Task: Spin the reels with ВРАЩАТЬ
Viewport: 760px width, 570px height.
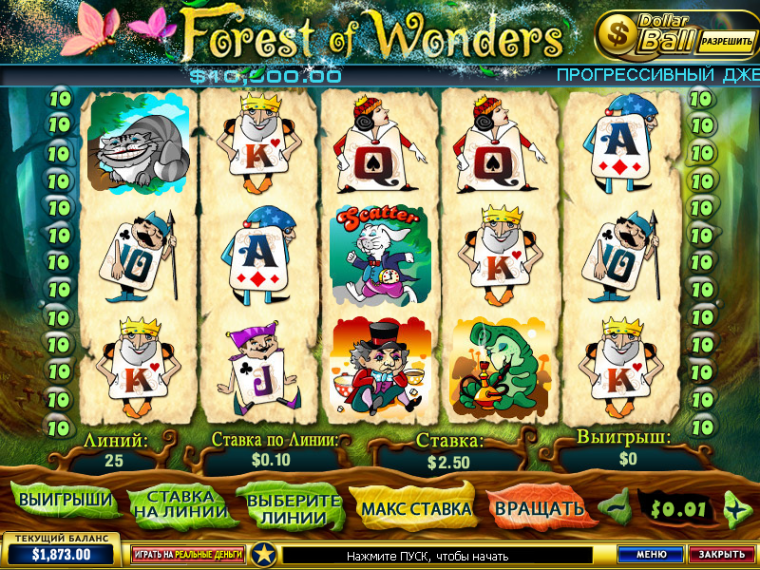Action: (539, 507)
